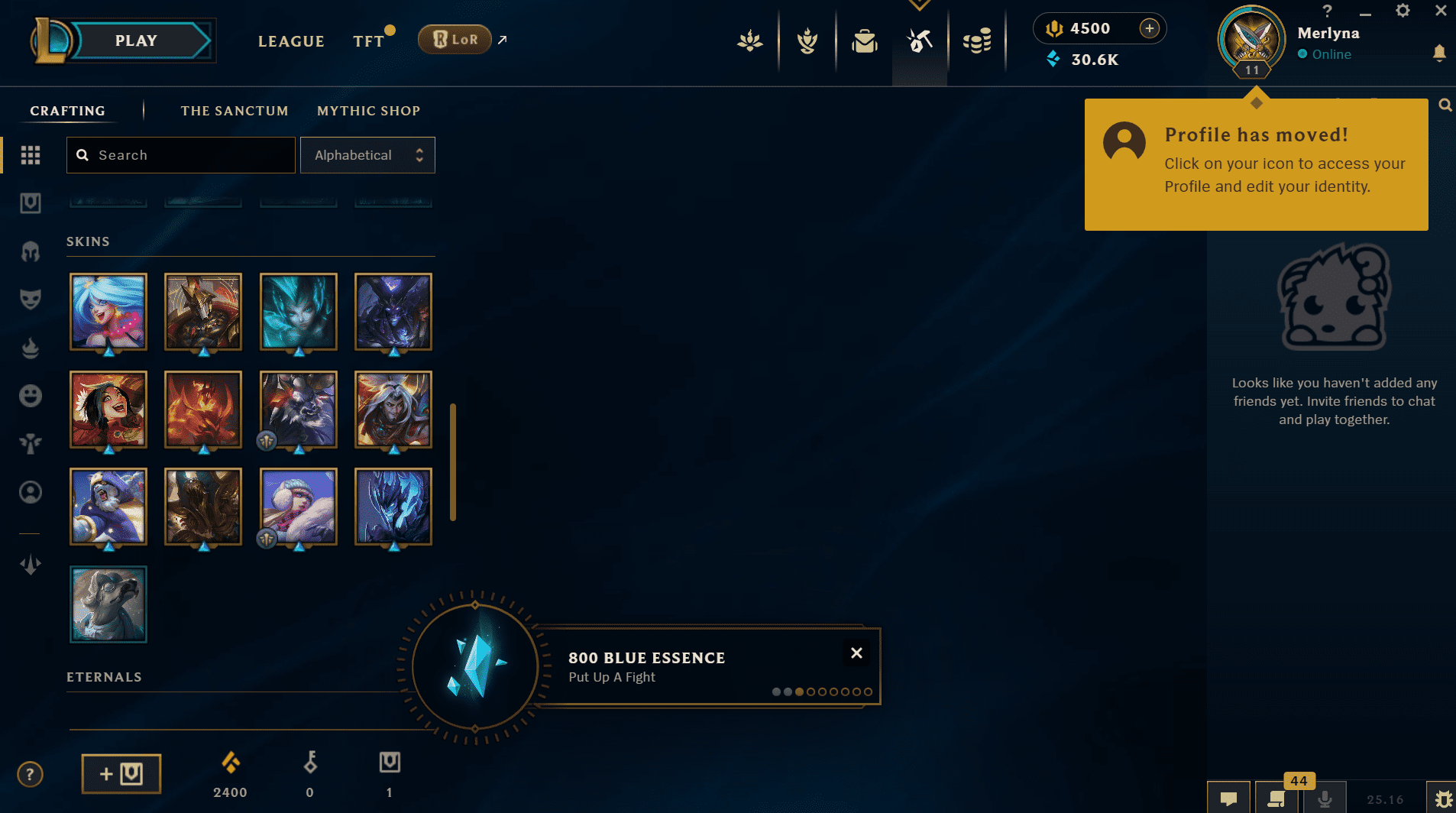Open the Store coins icon
1456x813 pixels.
(979, 42)
